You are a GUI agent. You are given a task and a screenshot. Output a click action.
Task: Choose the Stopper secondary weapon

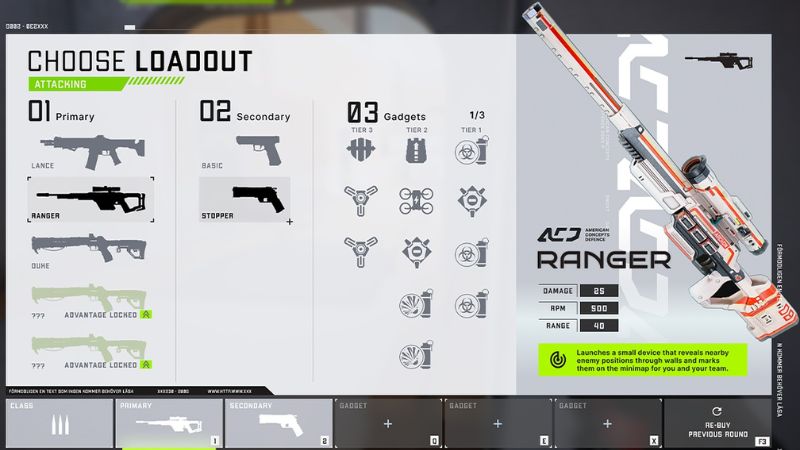click(245, 198)
